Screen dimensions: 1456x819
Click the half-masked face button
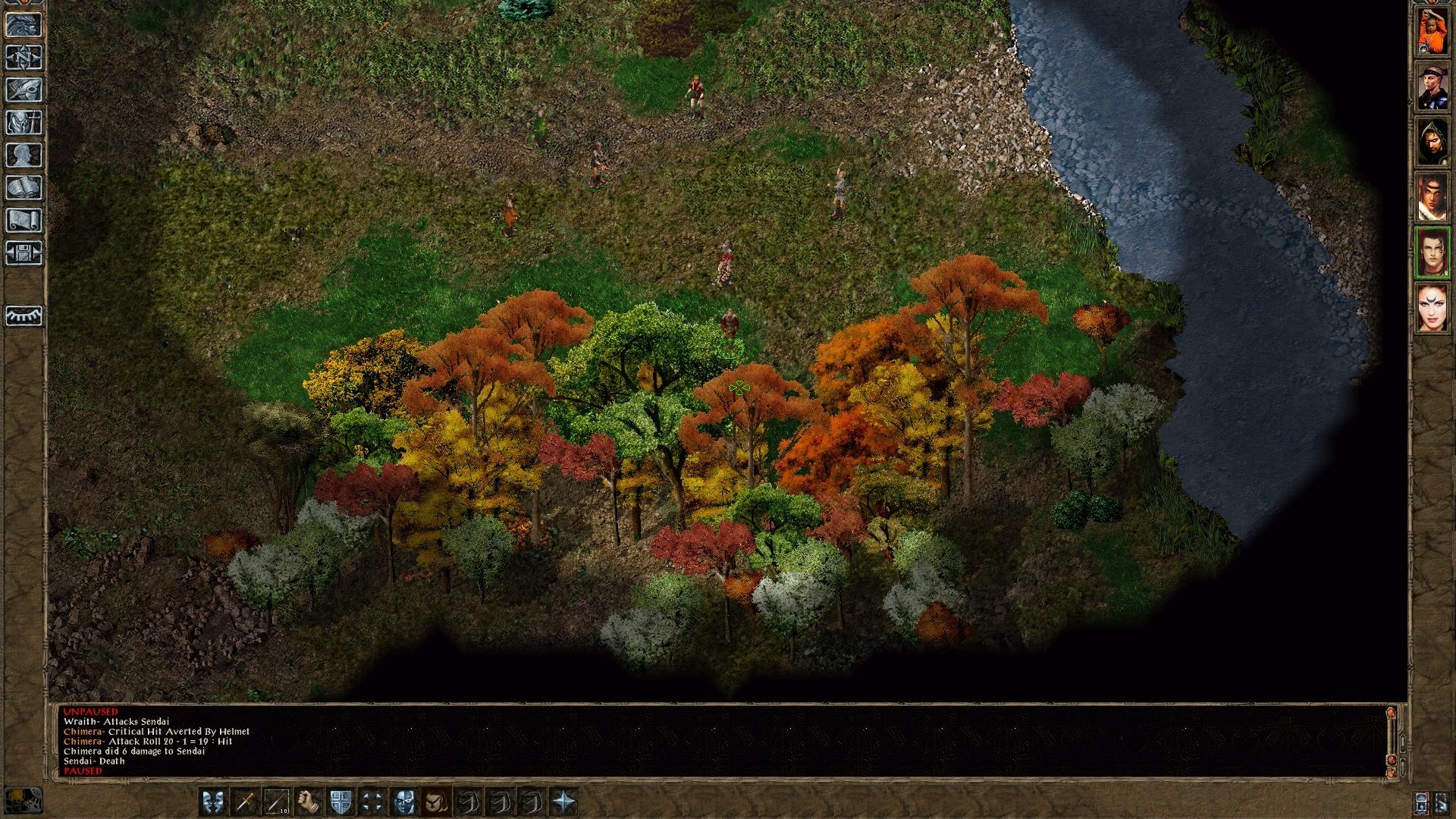coord(404,802)
